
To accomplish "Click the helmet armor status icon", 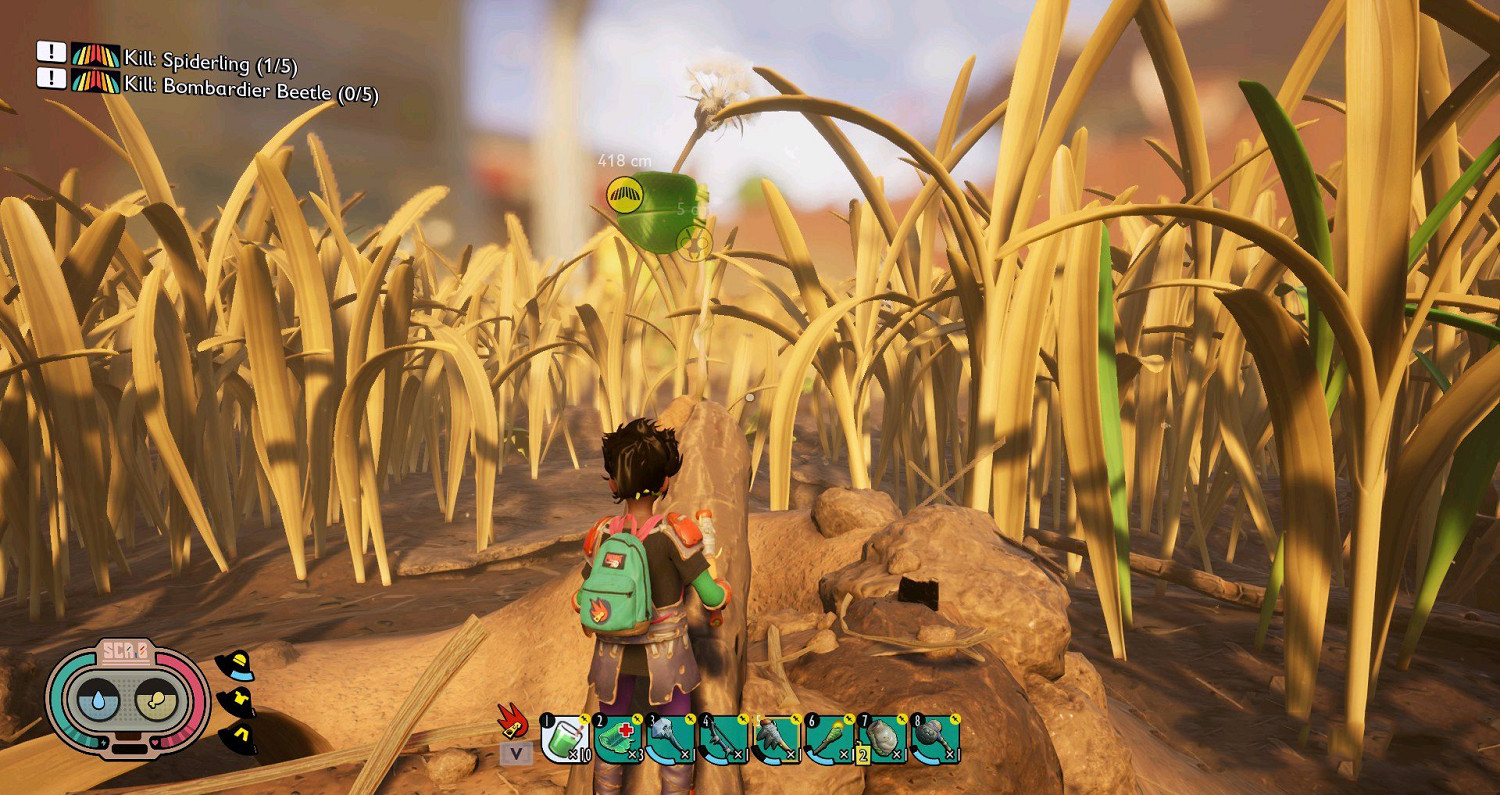I will (x=234, y=666).
